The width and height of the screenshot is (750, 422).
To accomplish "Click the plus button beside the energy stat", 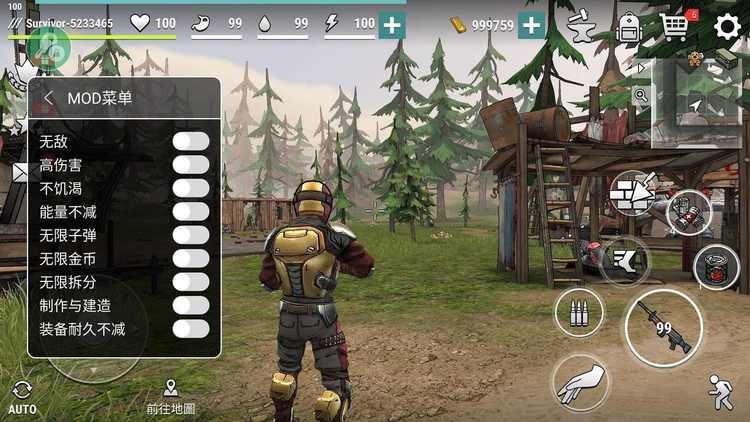I will click(x=392, y=25).
